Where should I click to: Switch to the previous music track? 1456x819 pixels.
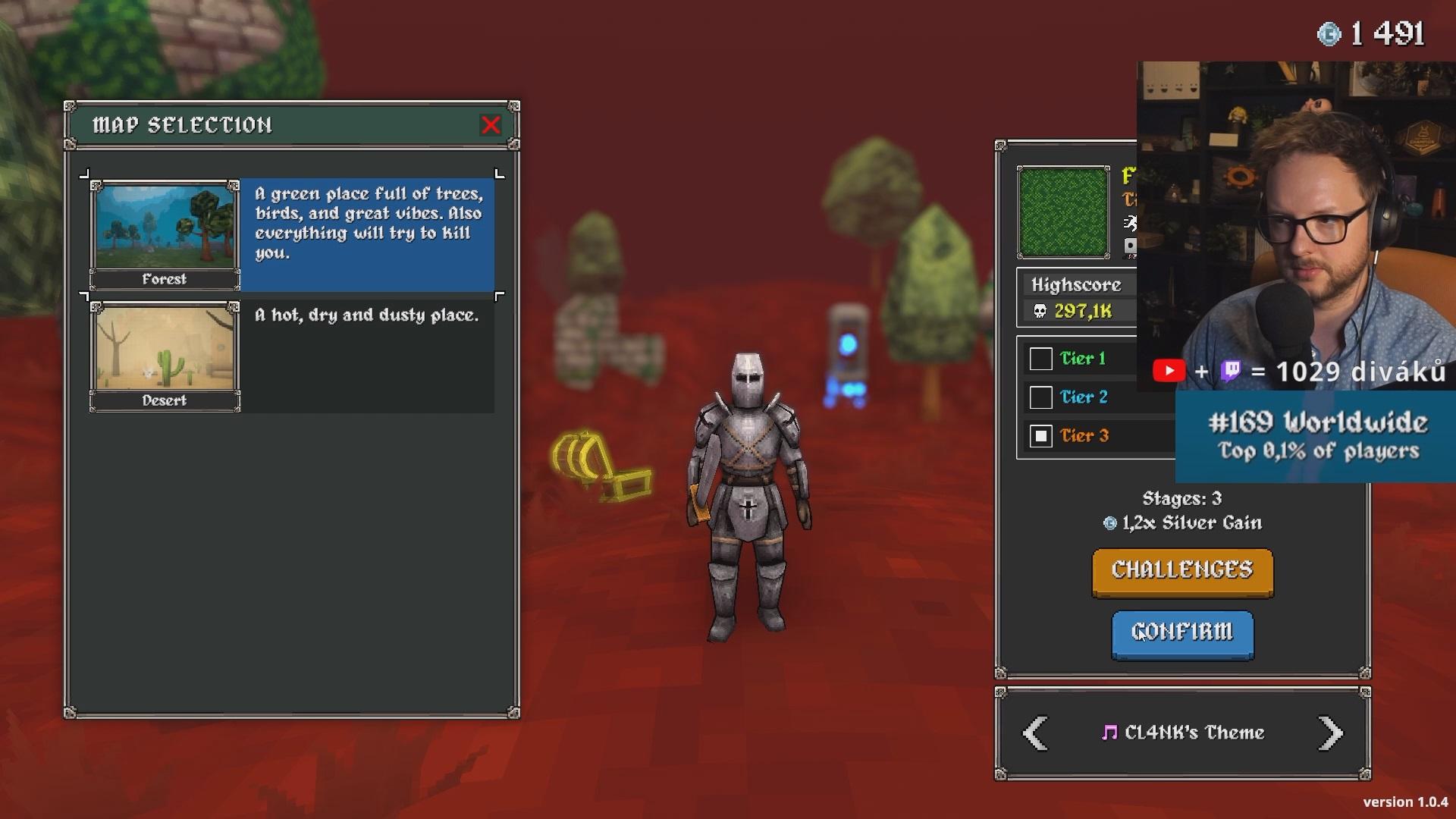pos(1036,733)
